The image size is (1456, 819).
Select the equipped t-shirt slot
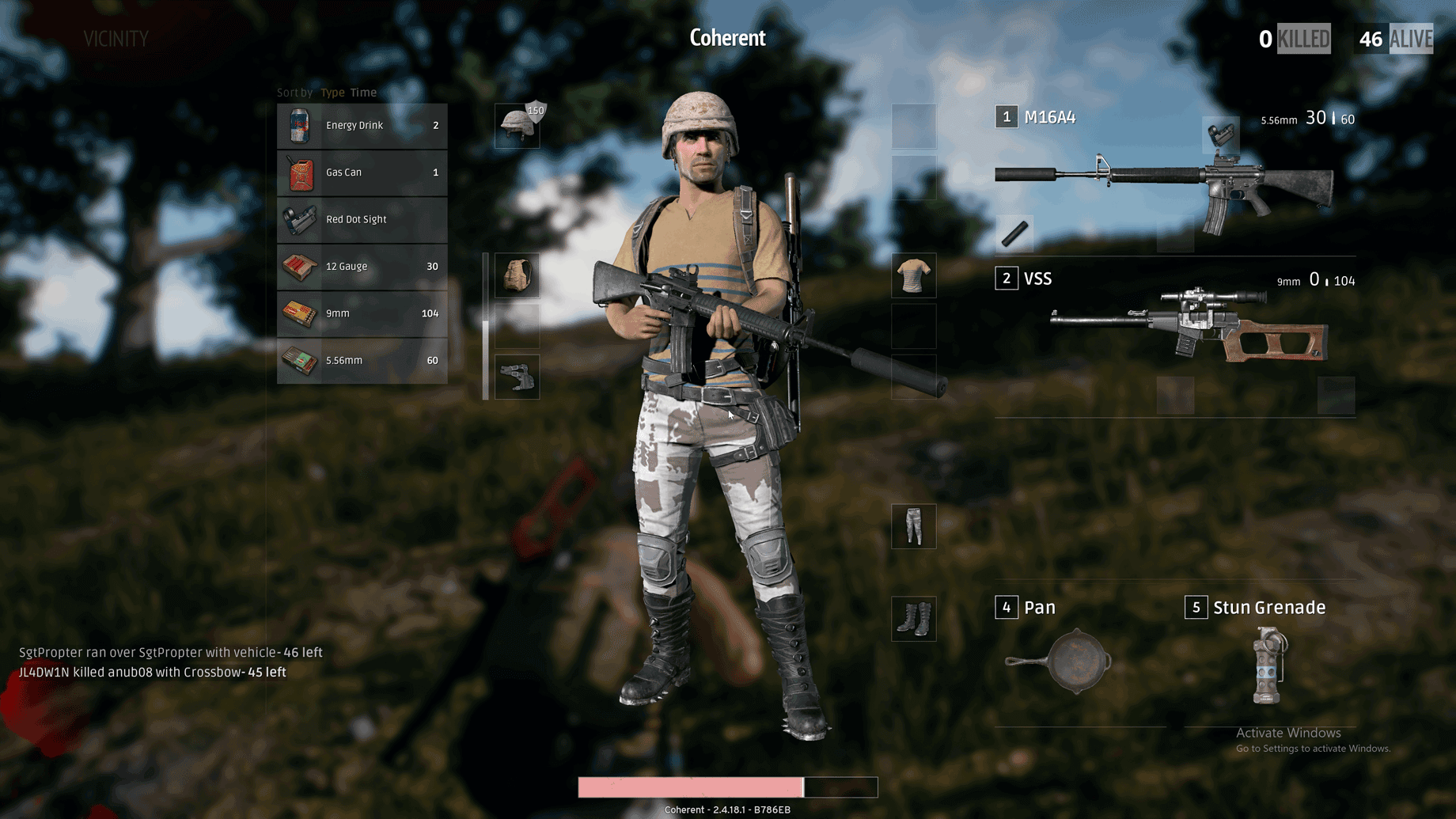pos(914,275)
